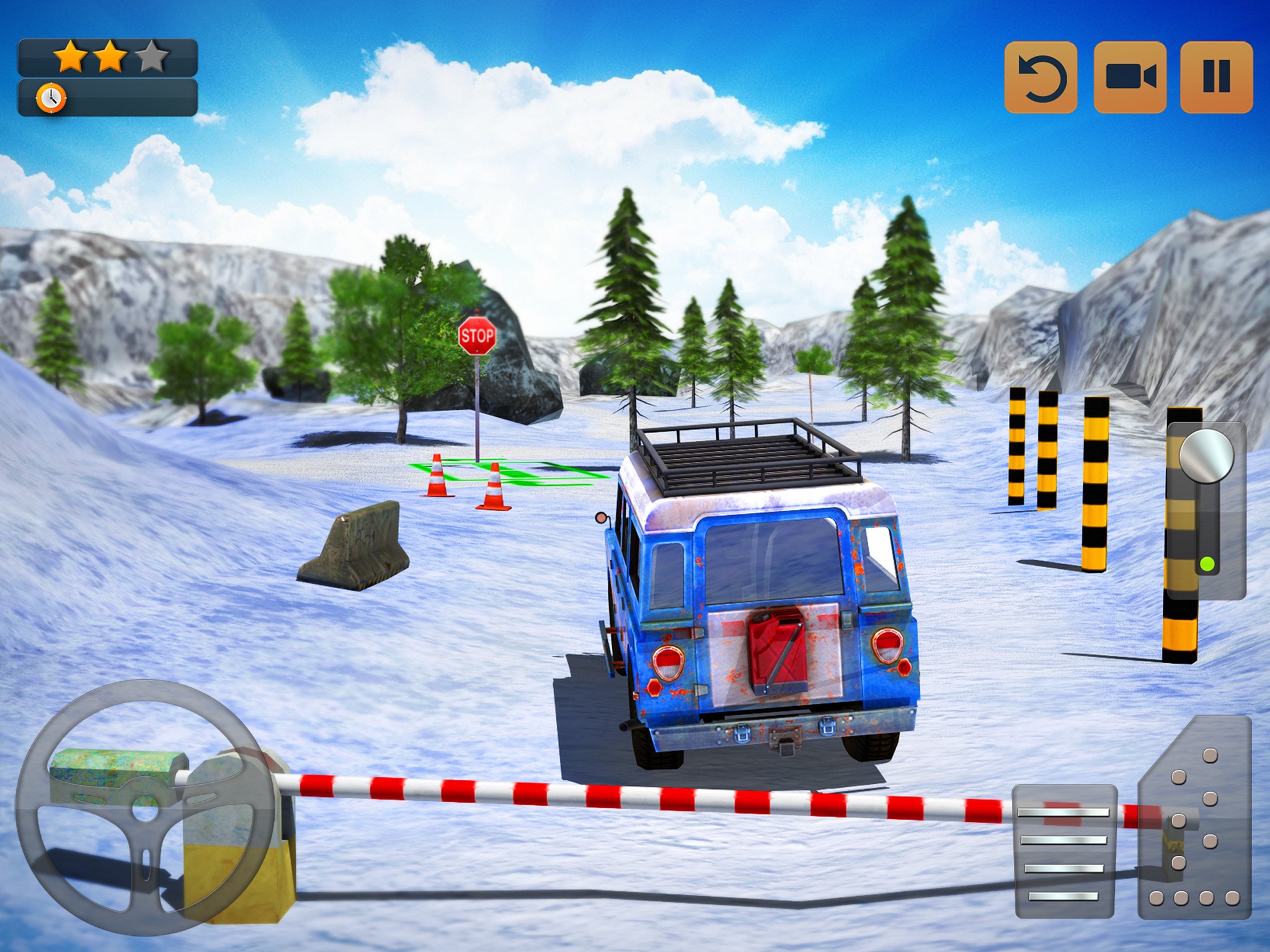Restart the level with the circular arrow button
This screenshot has width=1270, height=952.
point(1041,77)
